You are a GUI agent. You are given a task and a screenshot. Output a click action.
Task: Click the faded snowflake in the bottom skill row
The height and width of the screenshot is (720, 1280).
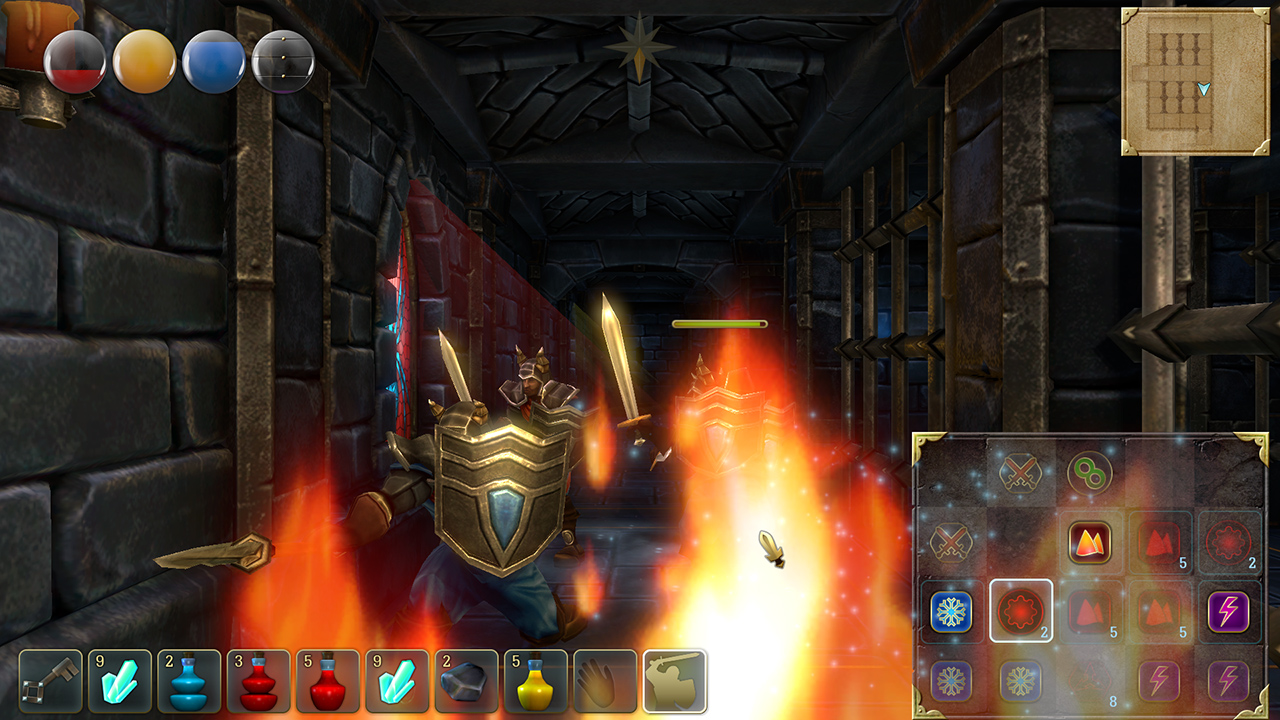click(x=953, y=682)
